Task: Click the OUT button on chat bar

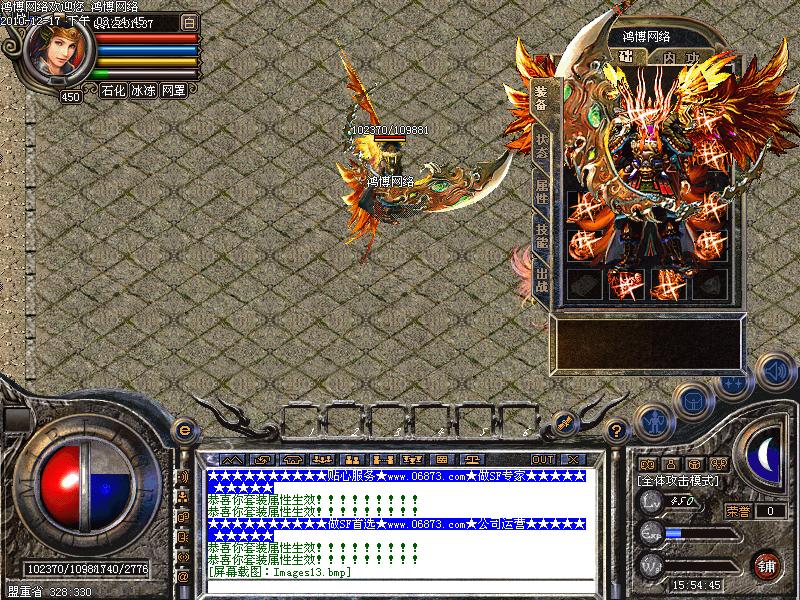Action: point(542,459)
